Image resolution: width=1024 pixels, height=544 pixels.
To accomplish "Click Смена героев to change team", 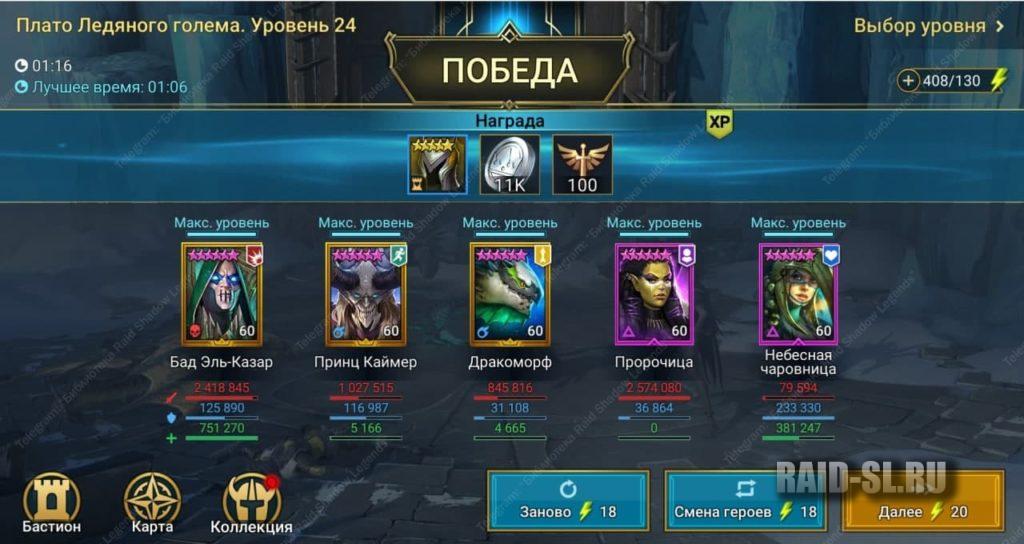I will [x=745, y=500].
